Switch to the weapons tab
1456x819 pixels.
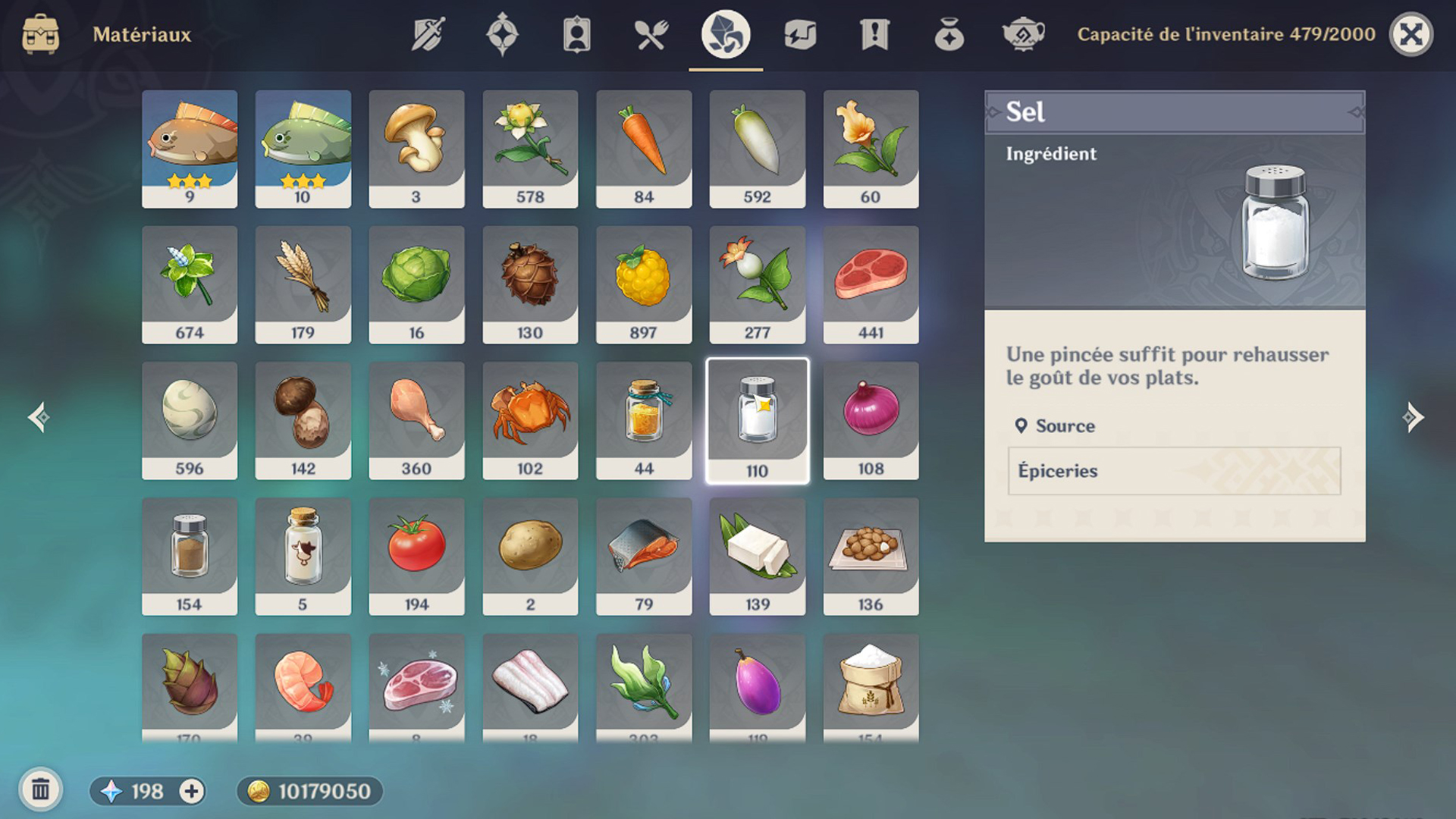428,34
